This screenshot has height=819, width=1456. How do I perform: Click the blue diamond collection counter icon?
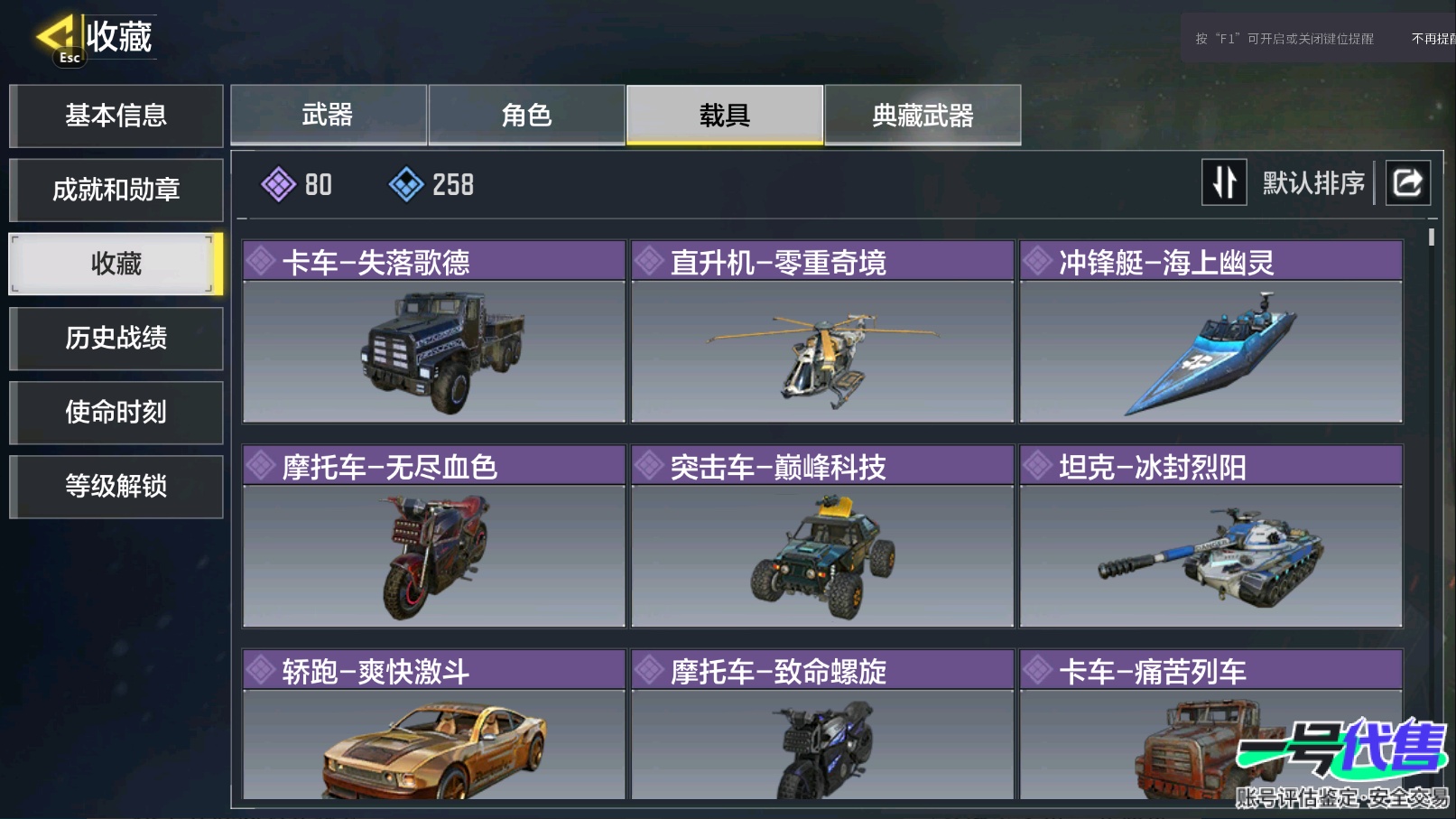[x=409, y=184]
